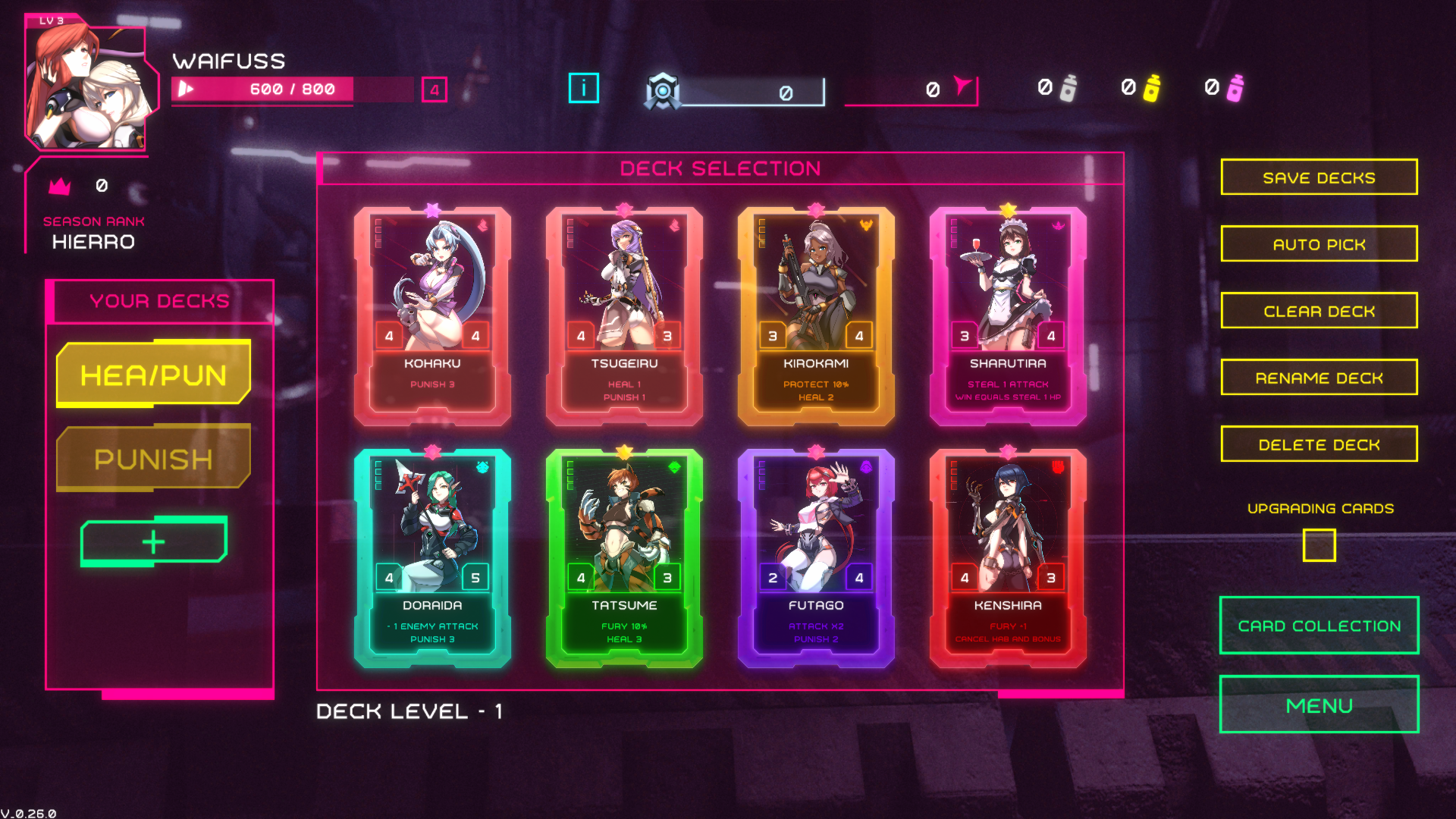Viewport: 1456px width, 819px height.
Task: Auto pick cards for the deck
Action: (x=1319, y=244)
